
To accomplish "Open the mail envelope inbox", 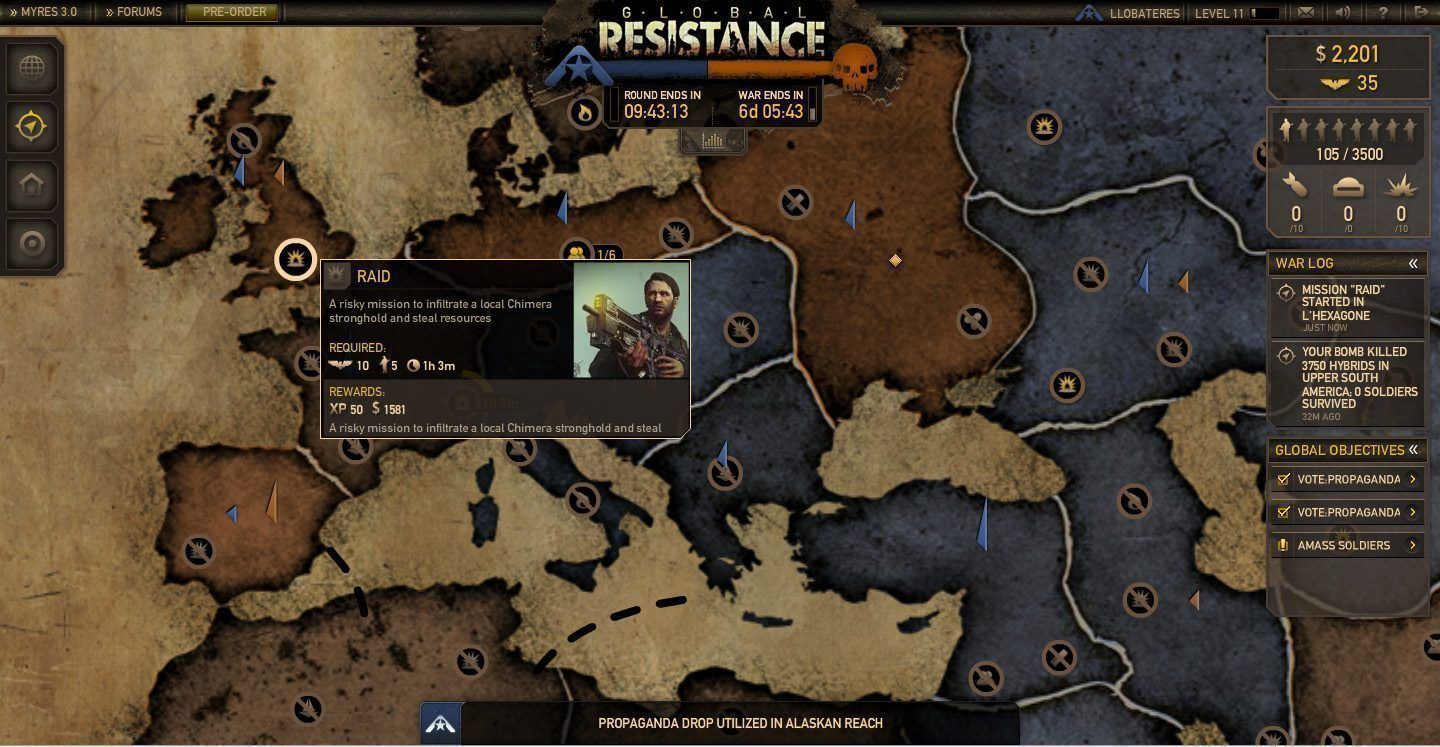I will click(x=1305, y=13).
